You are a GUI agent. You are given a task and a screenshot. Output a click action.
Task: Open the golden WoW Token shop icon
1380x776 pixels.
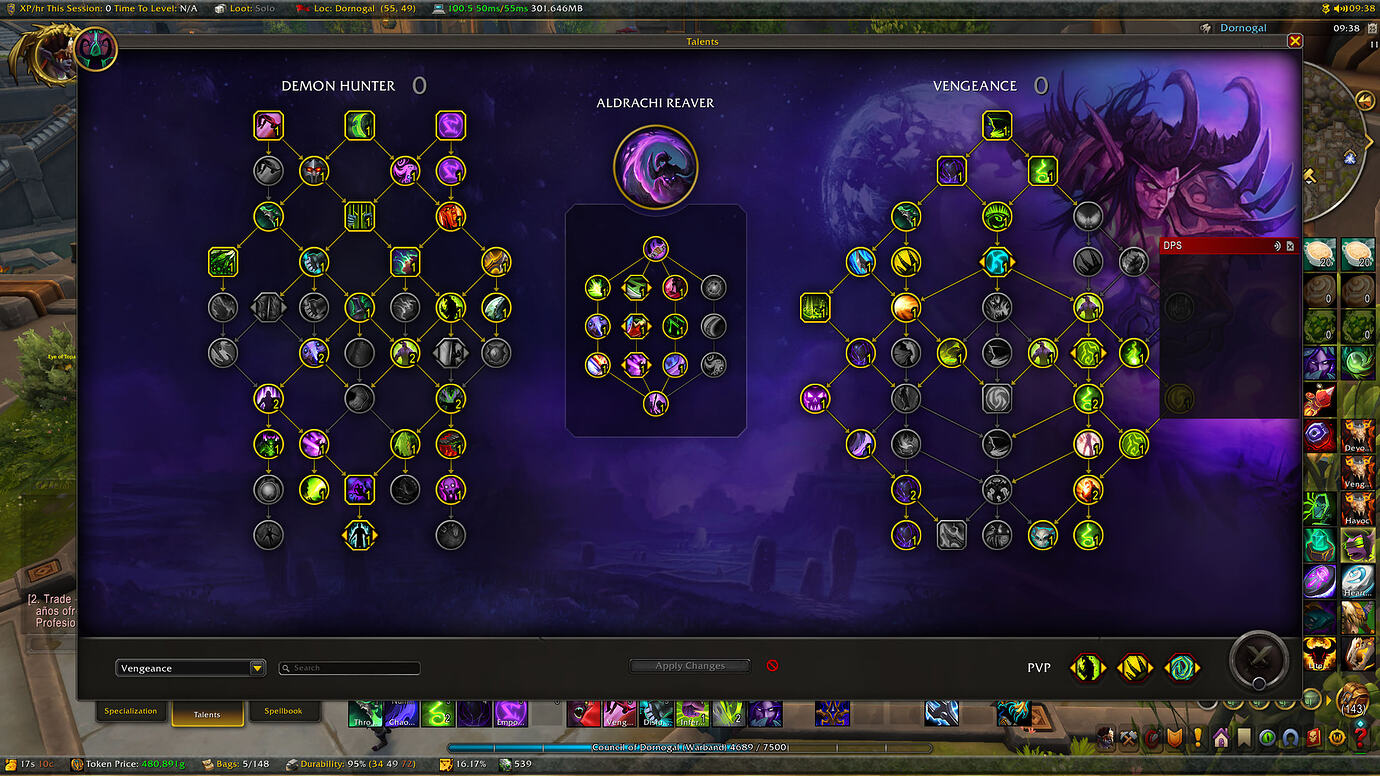(x=1336, y=737)
